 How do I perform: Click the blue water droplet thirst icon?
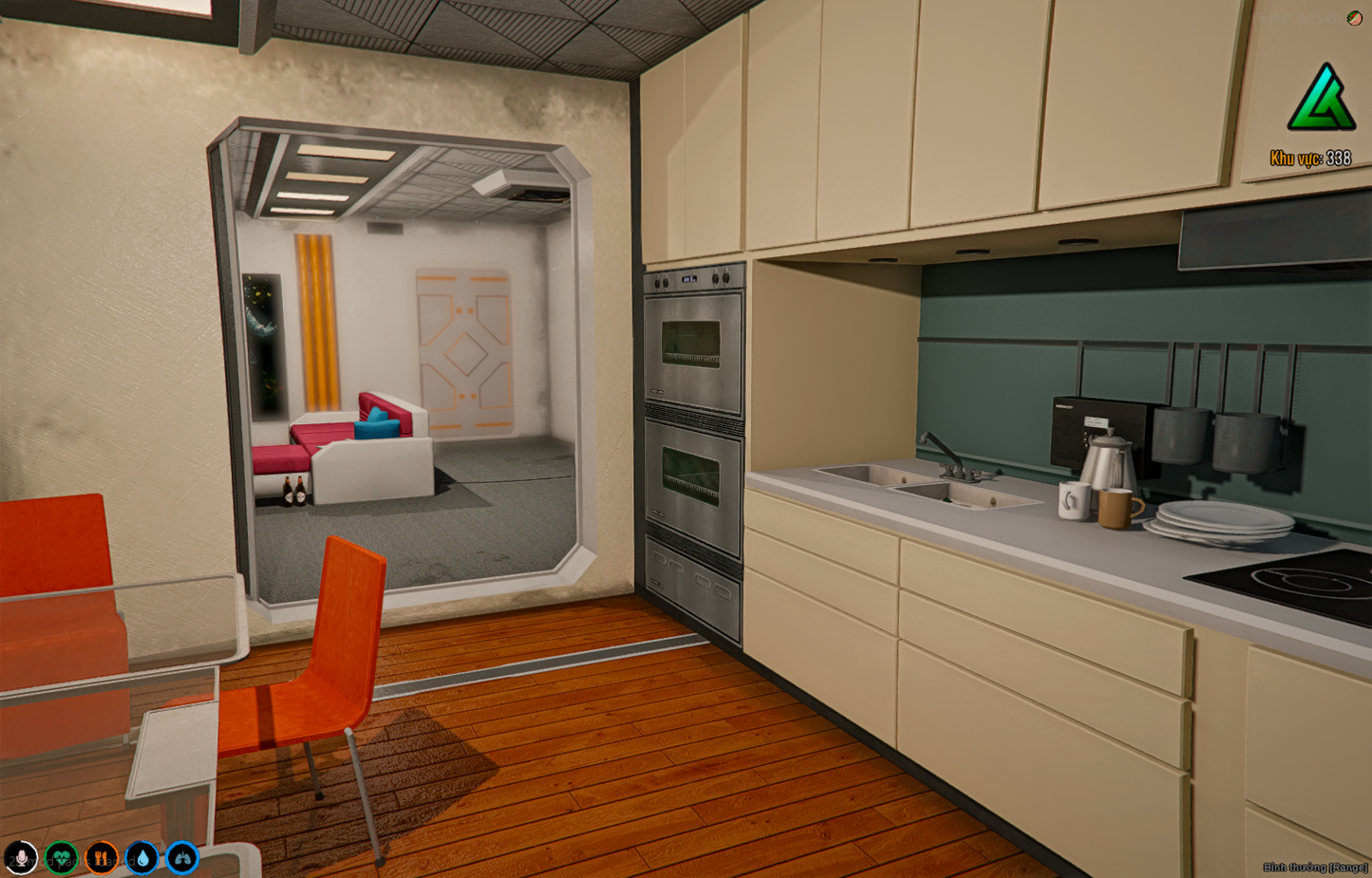[x=140, y=859]
